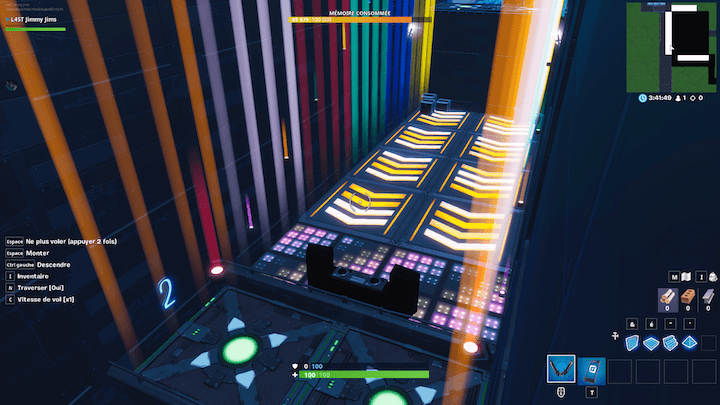The height and width of the screenshot is (405, 720).
Task: Select the pickaxe hotbar slot
Action: [561, 369]
